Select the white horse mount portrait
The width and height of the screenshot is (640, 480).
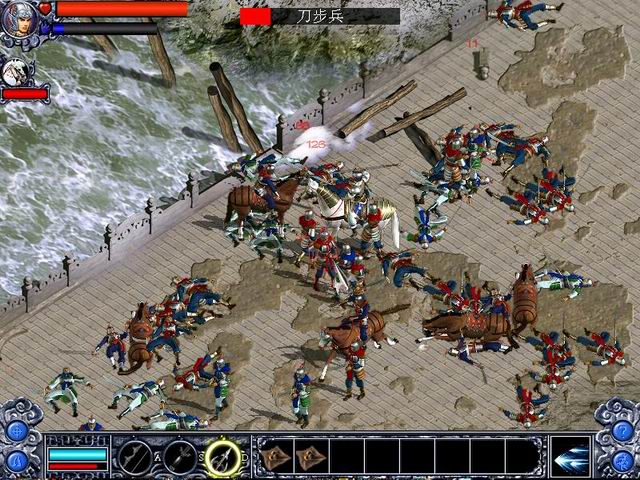(17, 71)
